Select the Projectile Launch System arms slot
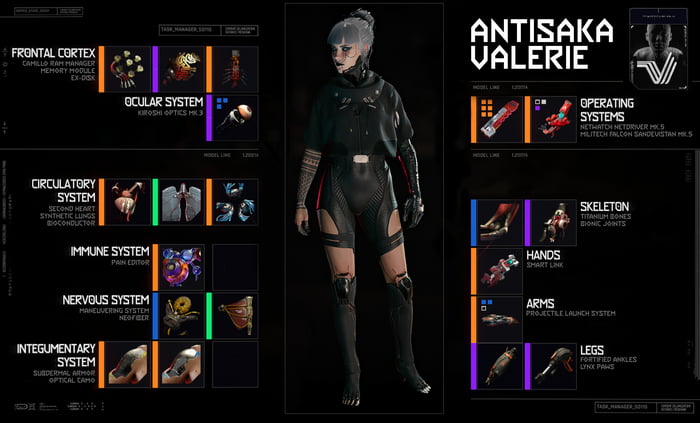The image size is (700, 423). 499,316
